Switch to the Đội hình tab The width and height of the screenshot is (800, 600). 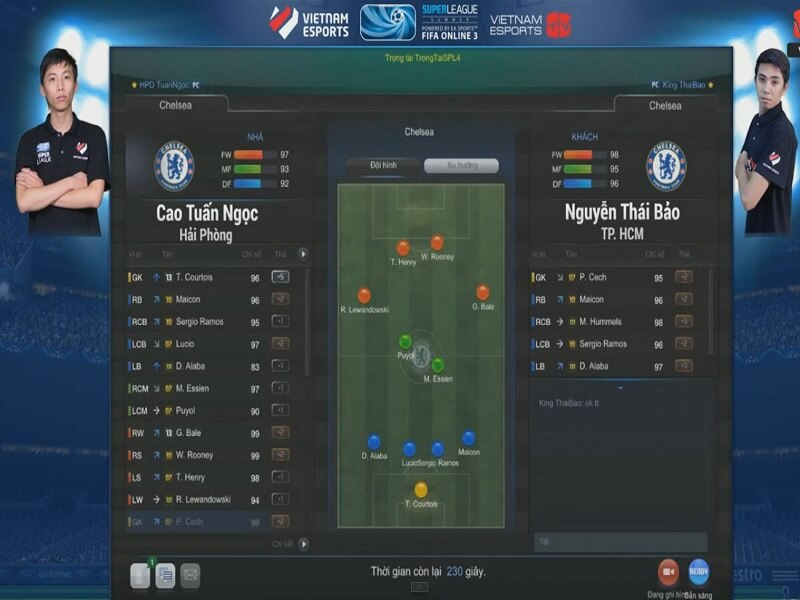pyautogui.click(x=382, y=165)
